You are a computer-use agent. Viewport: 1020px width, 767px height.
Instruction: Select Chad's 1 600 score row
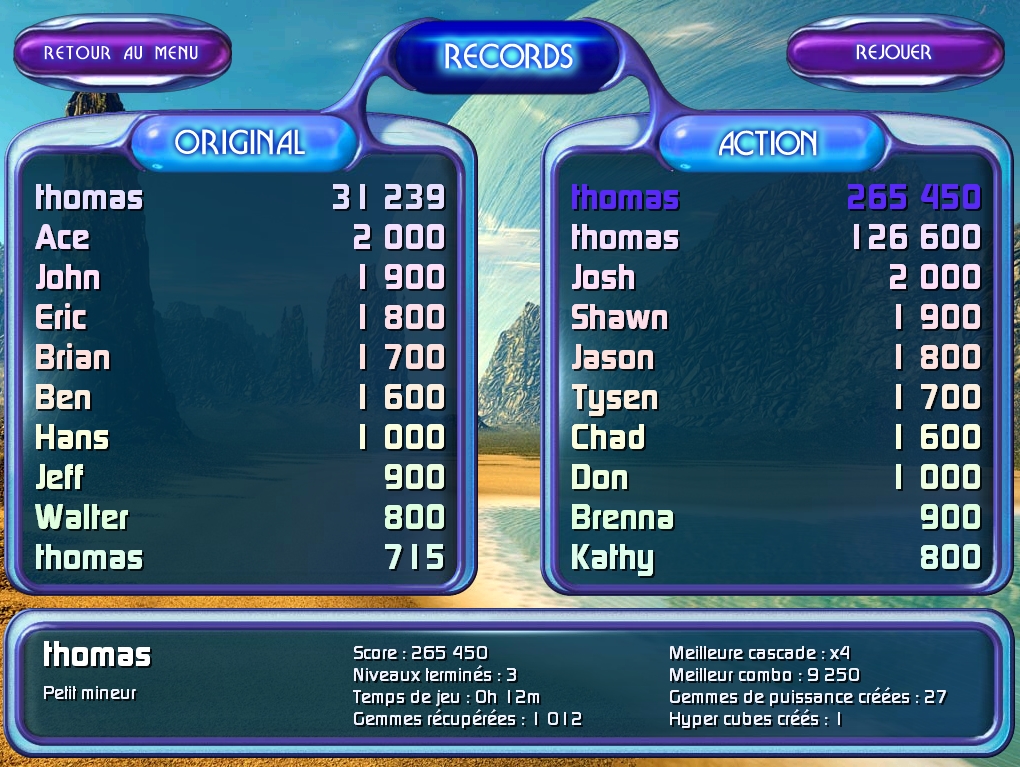tap(775, 438)
